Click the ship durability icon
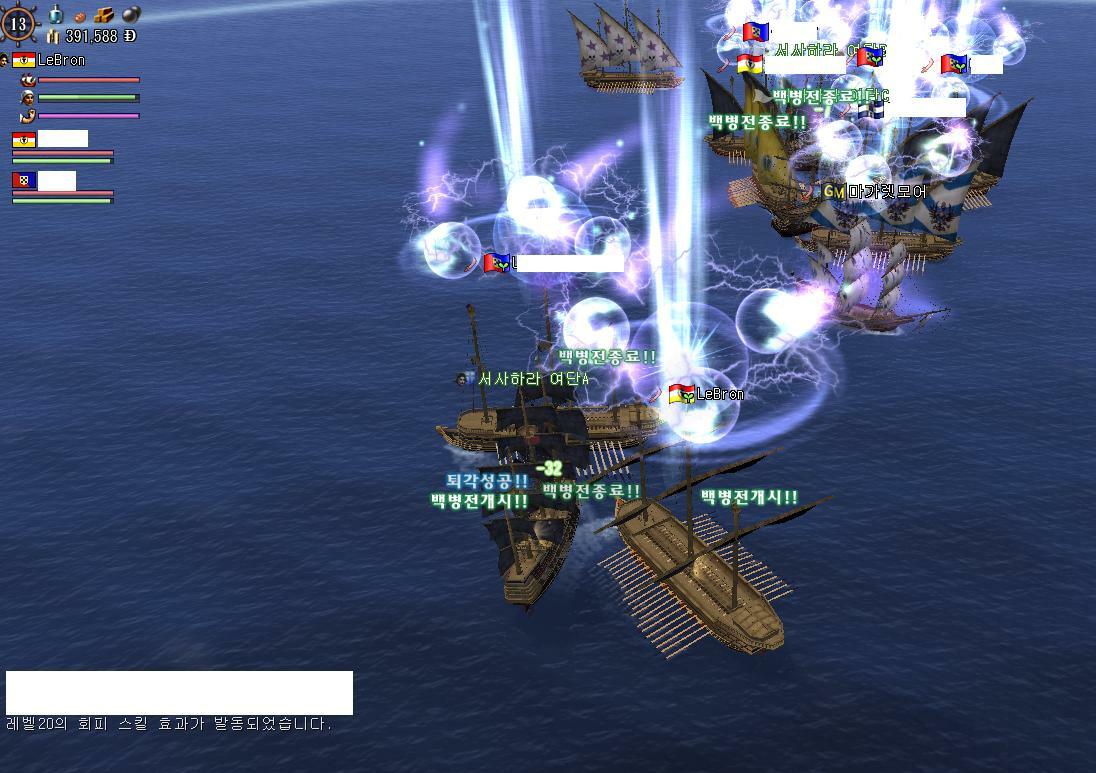 (28, 80)
